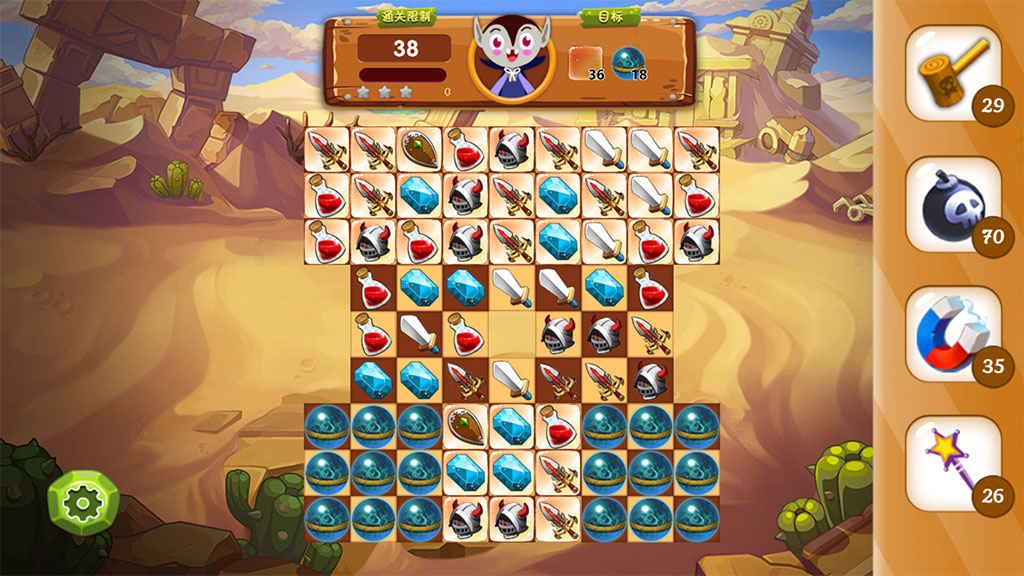Use the red-blue magnet booster
Screen dimensions: 1024x576
tap(952, 335)
